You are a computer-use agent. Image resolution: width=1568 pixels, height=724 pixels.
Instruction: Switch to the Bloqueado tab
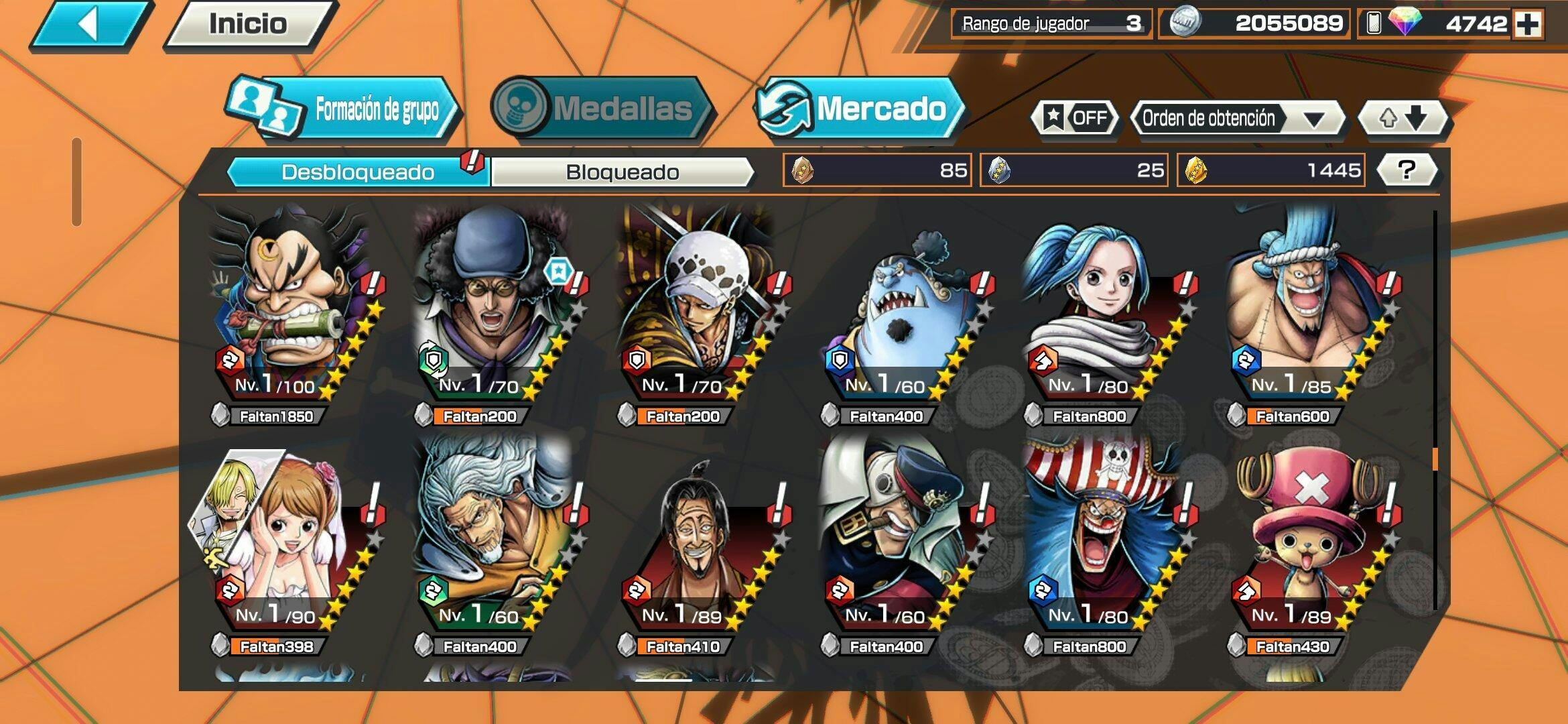click(x=622, y=172)
